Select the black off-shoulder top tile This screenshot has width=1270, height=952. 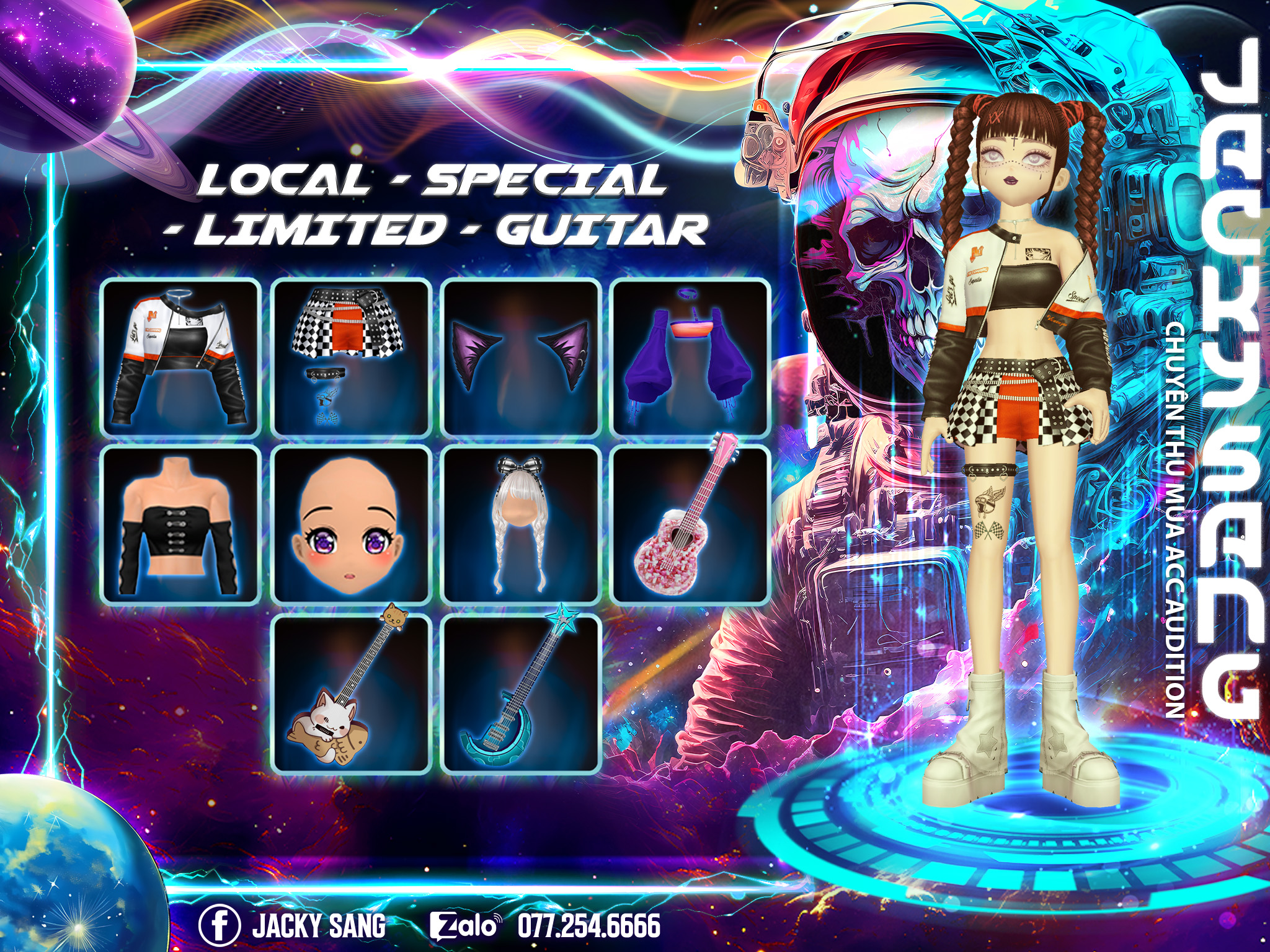pos(180,525)
